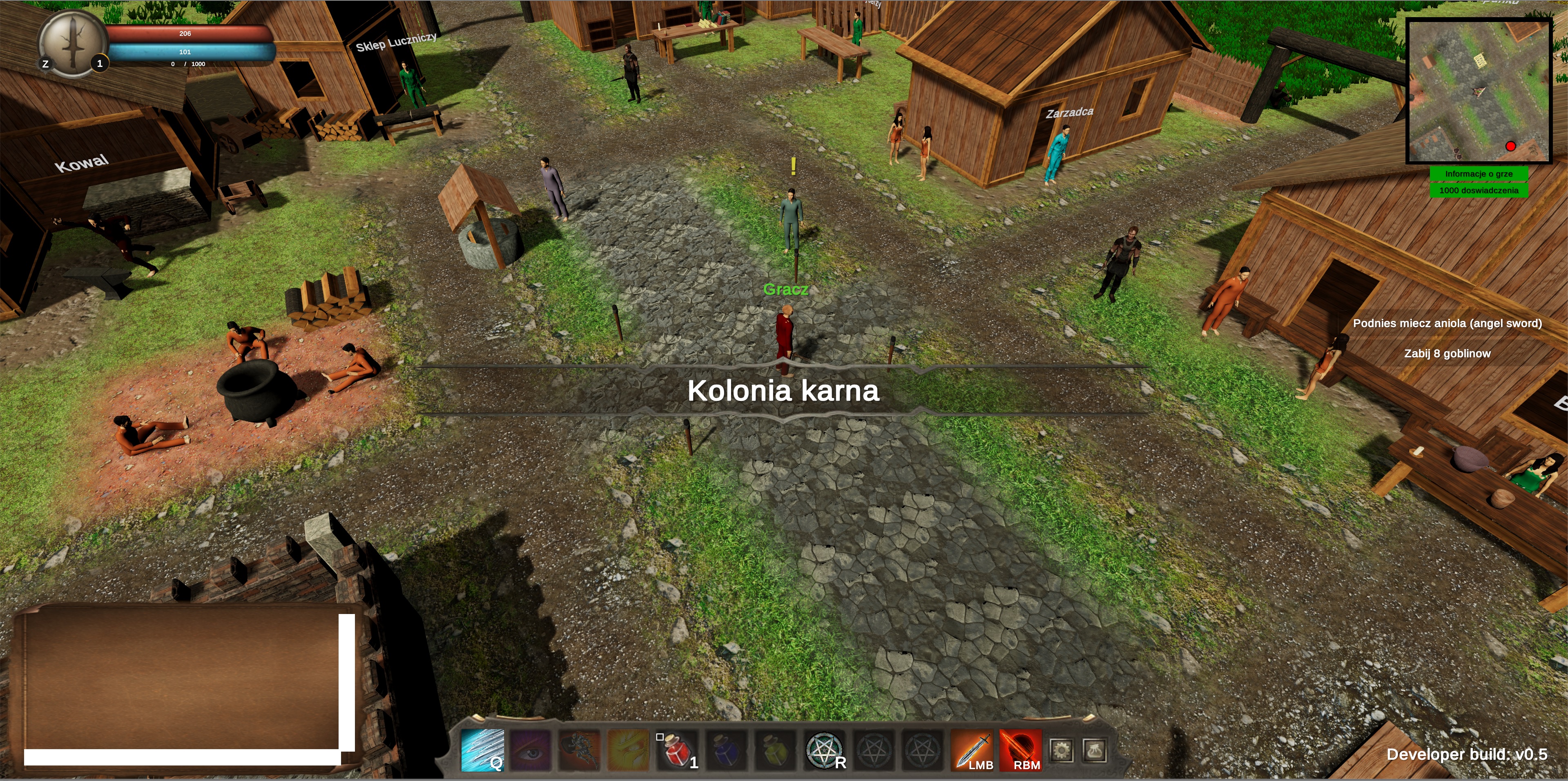
Task: Open the "Informacje o grze" button
Action: [1479, 174]
